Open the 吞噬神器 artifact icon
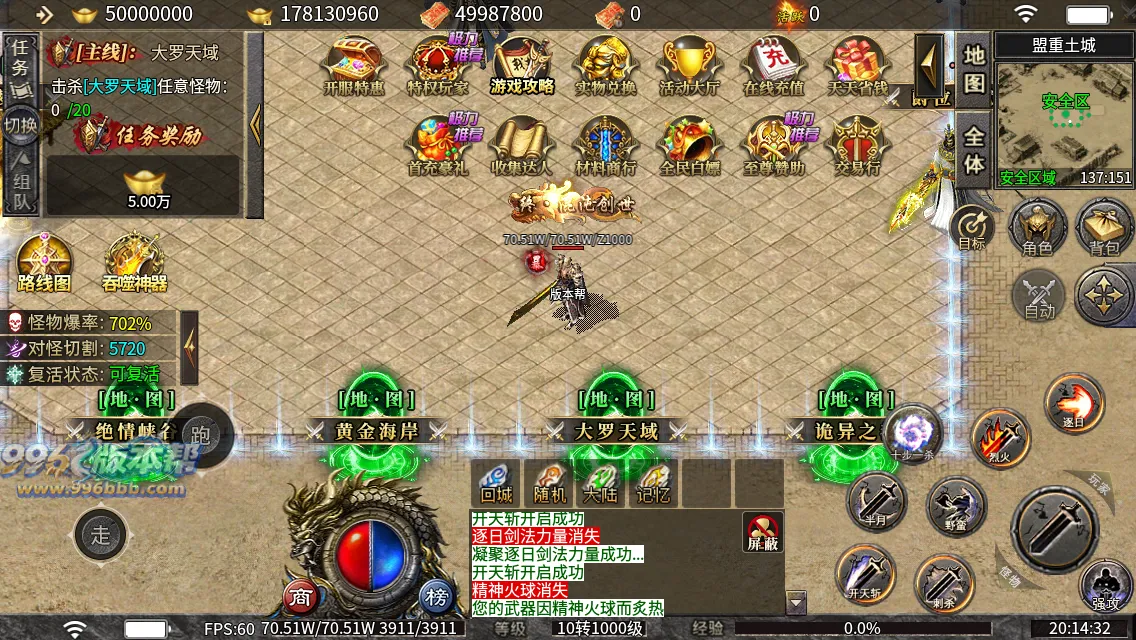The height and width of the screenshot is (640, 1136). pyautogui.click(x=134, y=262)
